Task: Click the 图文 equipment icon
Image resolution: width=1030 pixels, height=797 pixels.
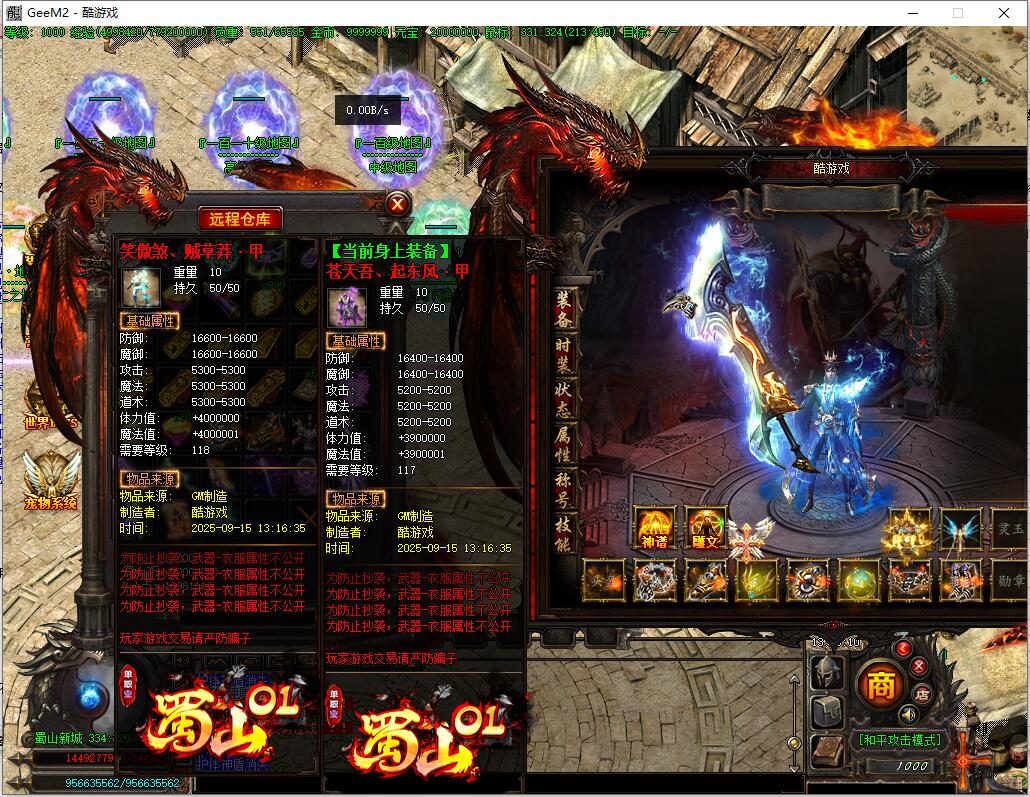Action: pyautogui.click(x=706, y=528)
